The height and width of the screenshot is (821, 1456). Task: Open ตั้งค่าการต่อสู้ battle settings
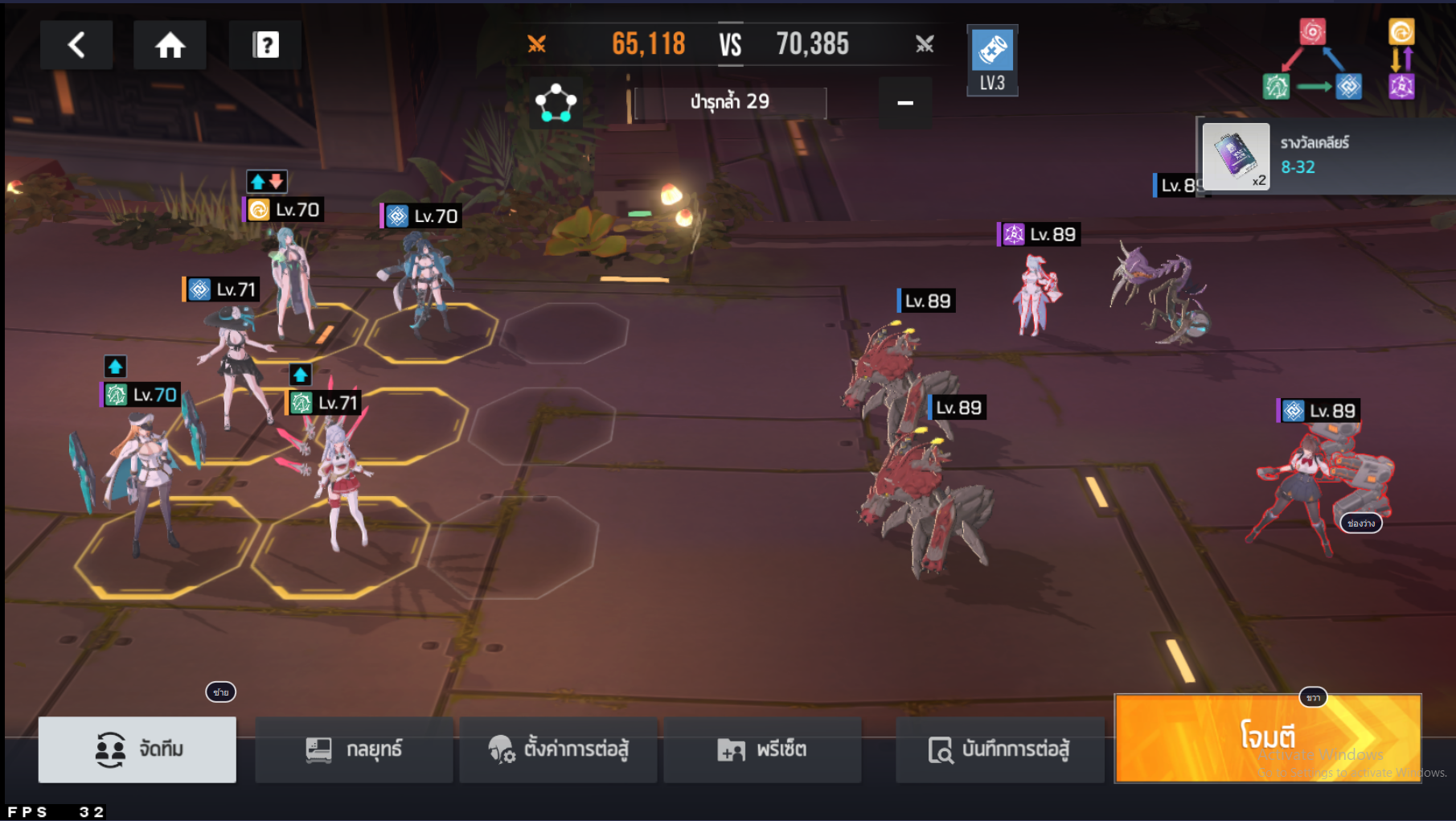pos(558,749)
